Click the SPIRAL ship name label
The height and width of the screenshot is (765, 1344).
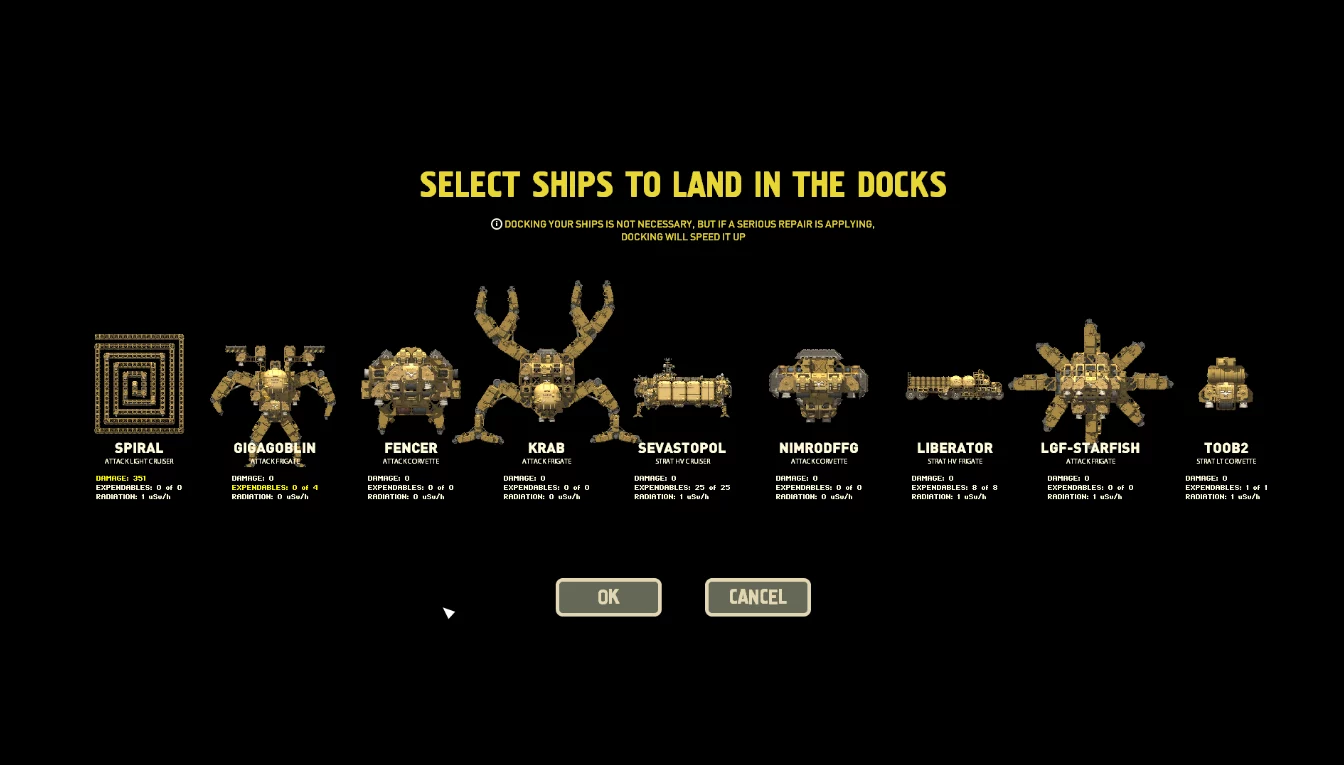click(139, 448)
